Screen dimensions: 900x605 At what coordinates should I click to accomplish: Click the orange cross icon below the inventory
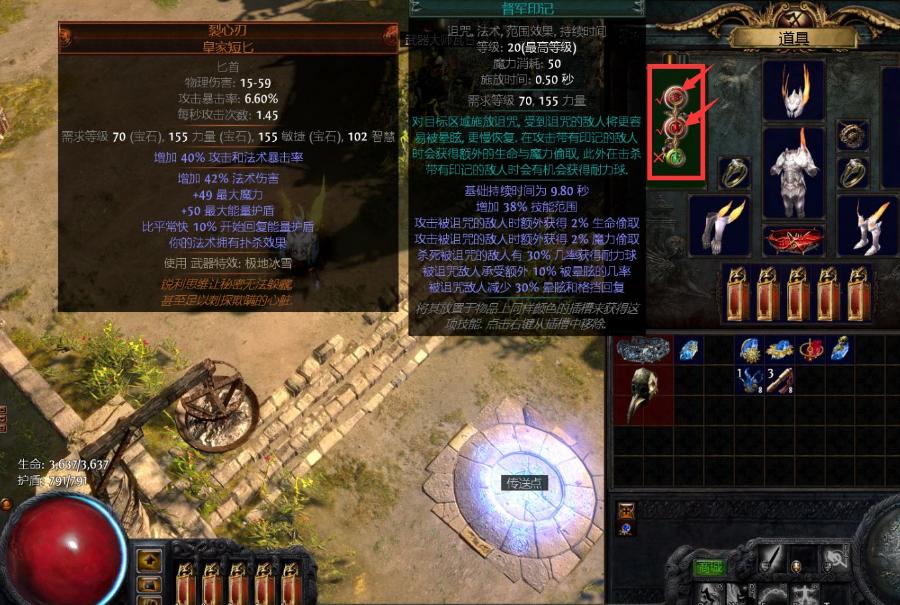(626, 510)
